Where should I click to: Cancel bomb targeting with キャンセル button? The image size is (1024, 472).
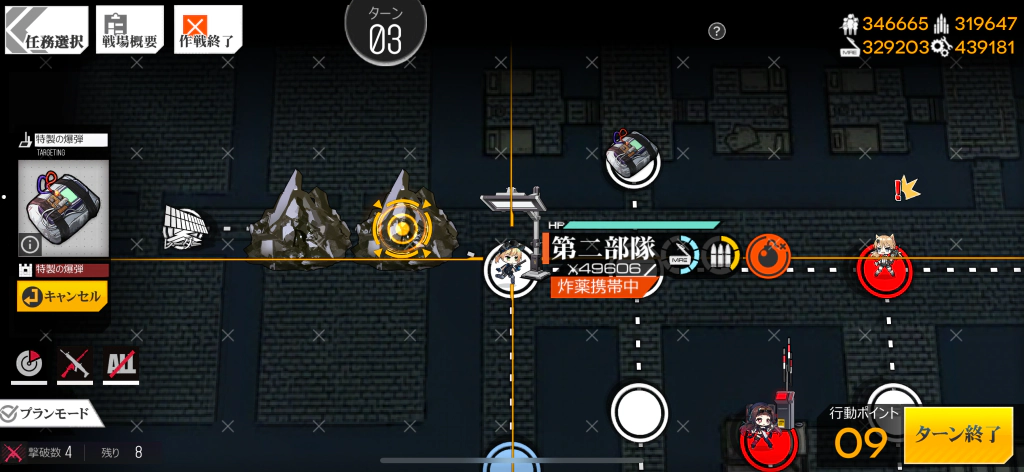pyautogui.click(x=61, y=296)
